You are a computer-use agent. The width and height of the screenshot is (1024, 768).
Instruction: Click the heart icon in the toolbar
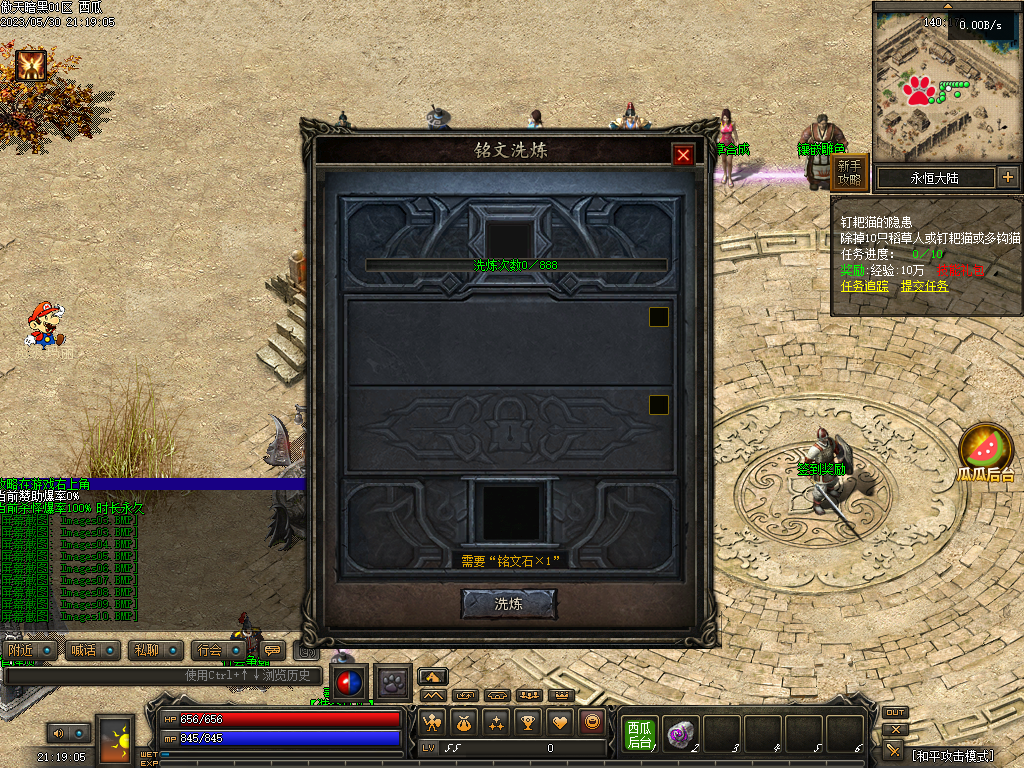coord(561,722)
